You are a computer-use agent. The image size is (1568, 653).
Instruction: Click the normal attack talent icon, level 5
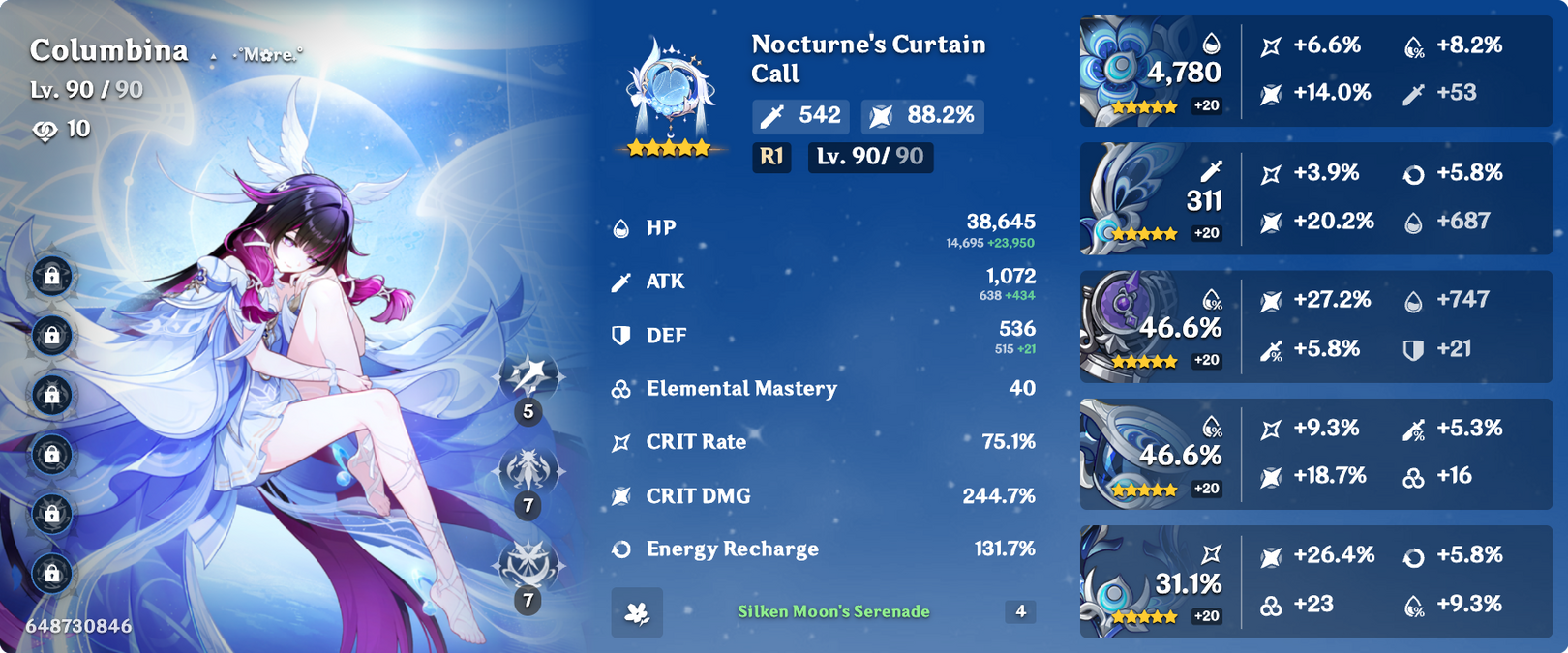pos(528,377)
